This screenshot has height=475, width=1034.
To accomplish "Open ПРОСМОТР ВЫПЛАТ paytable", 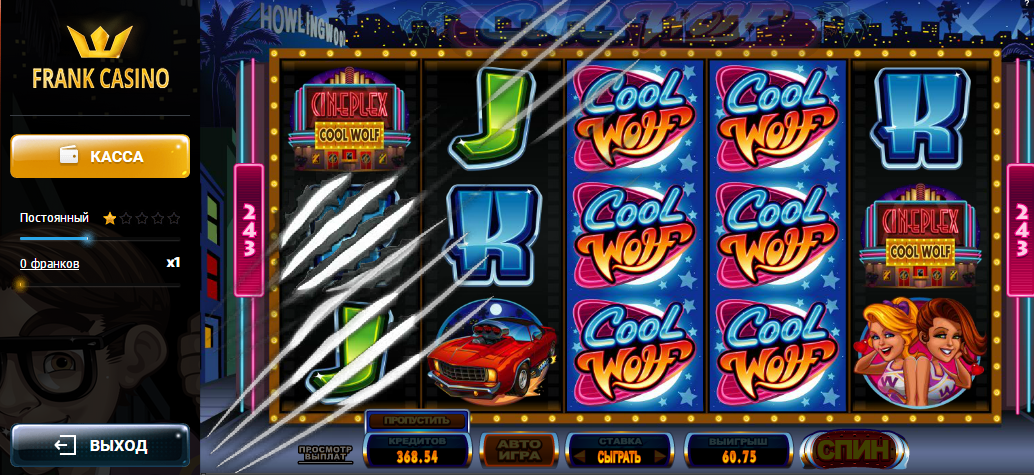I will coord(325,455).
